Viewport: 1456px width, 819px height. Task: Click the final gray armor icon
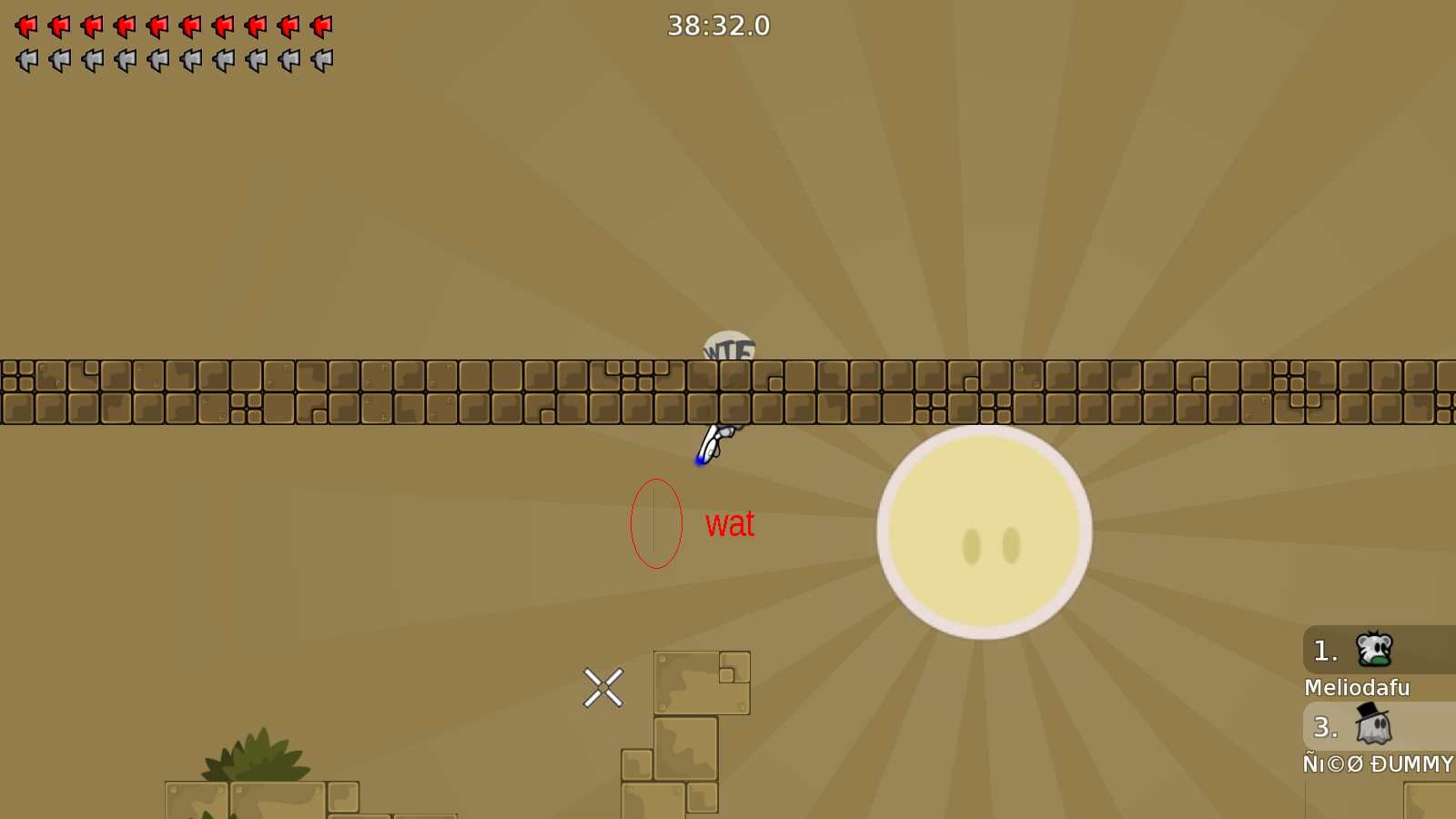322,62
